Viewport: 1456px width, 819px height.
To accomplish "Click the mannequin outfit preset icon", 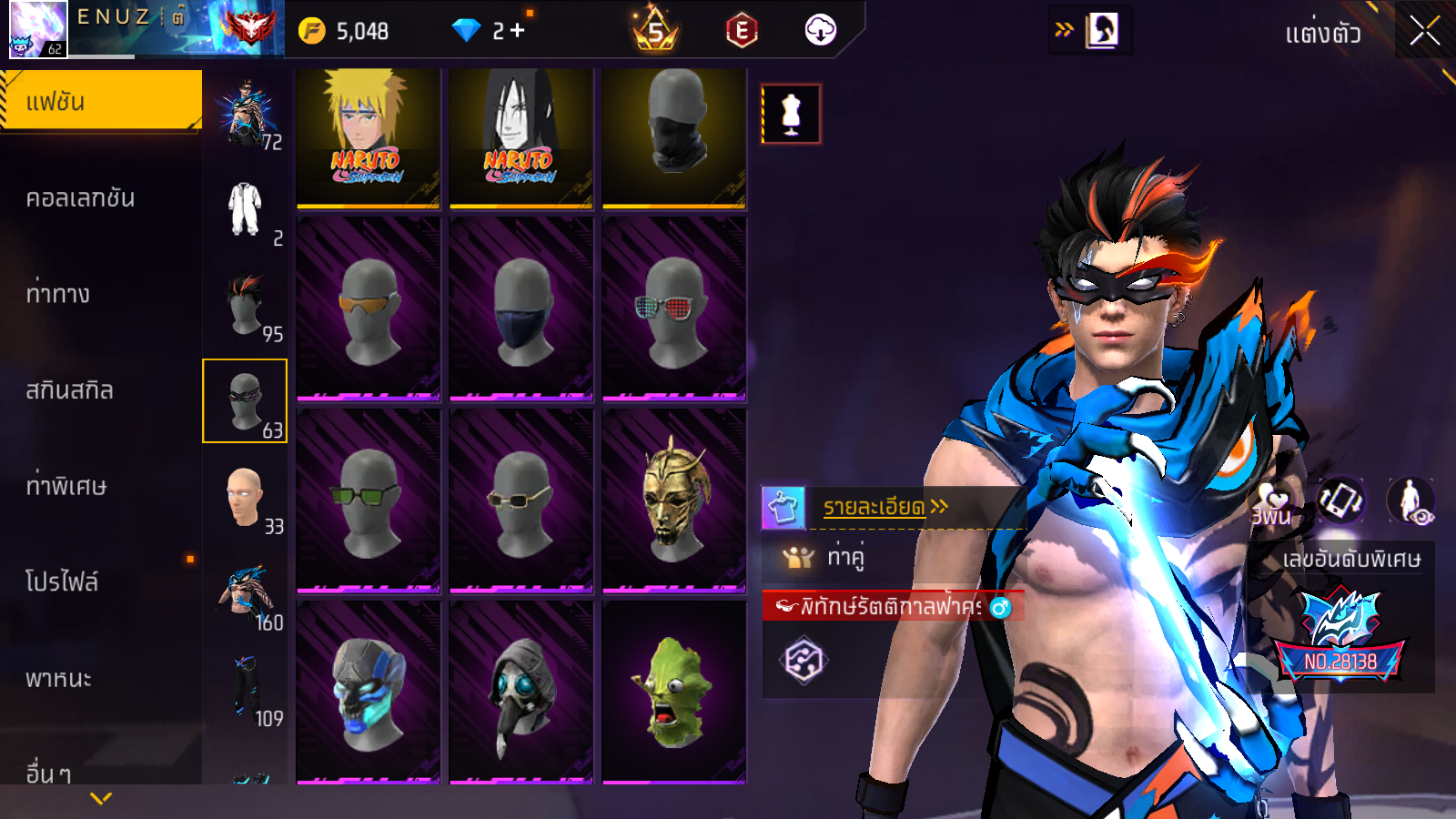I will click(791, 115).
